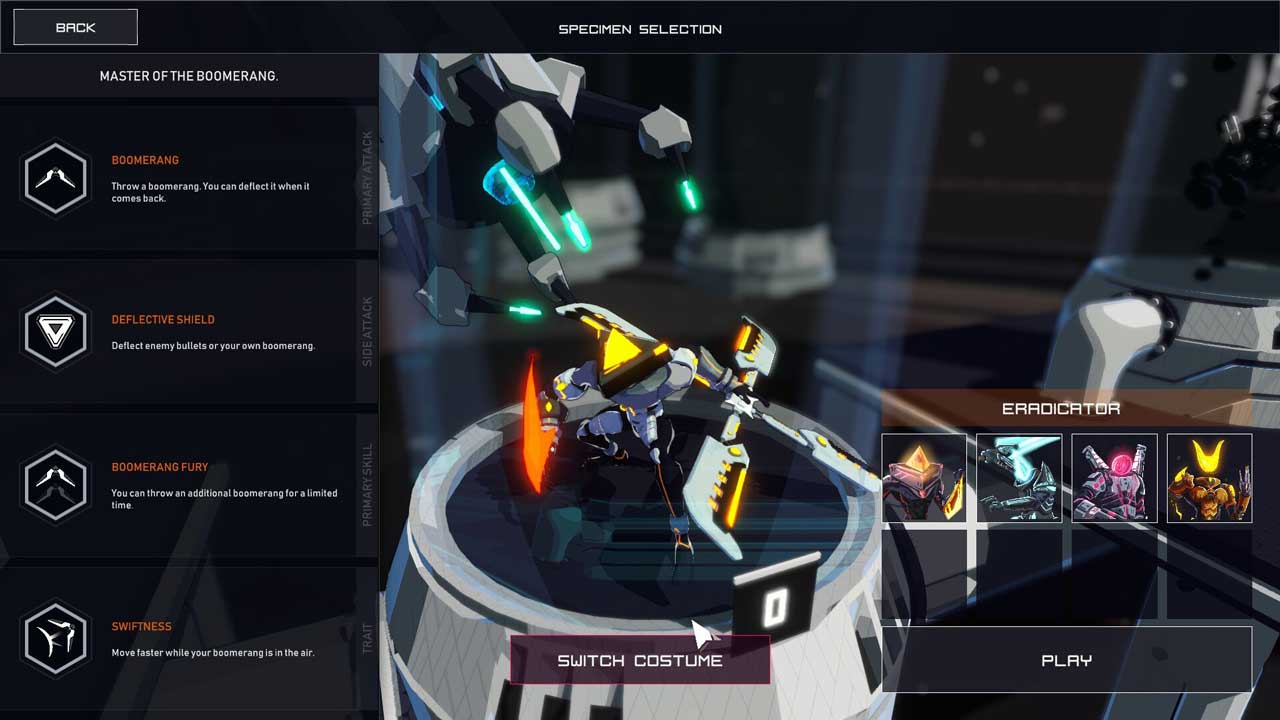Viewport: 1280px width, 720px height.
Task: Click the Switch Costume button
Action: pos(640,660)
